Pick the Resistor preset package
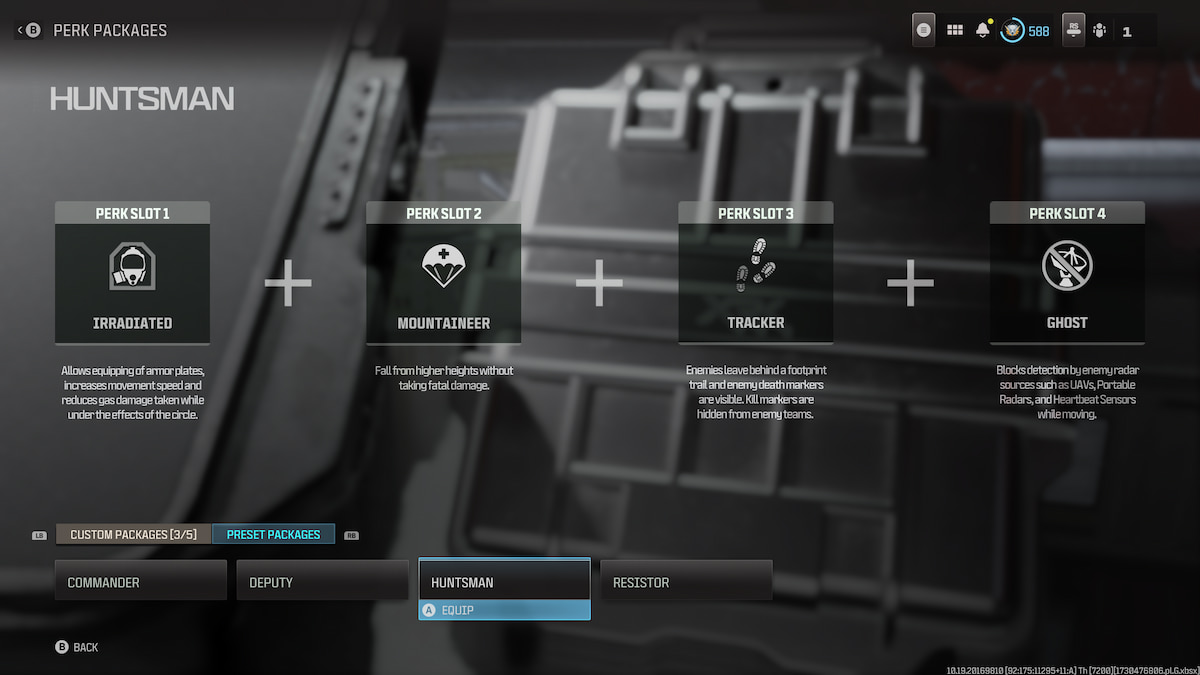This screenshot has width=1200, height=675. click(686, 581)
